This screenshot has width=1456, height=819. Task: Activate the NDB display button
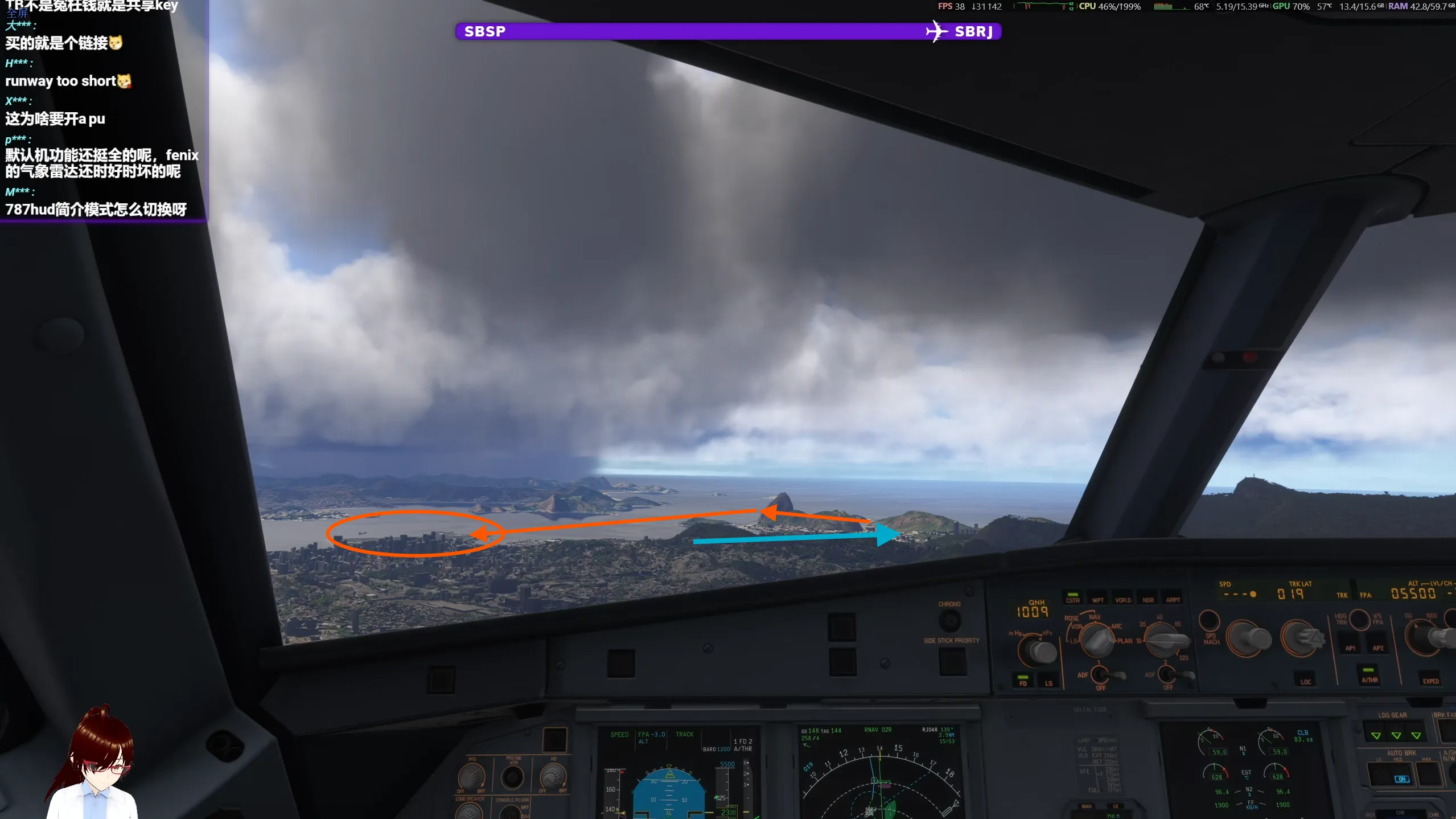[x=1148, y=599]
